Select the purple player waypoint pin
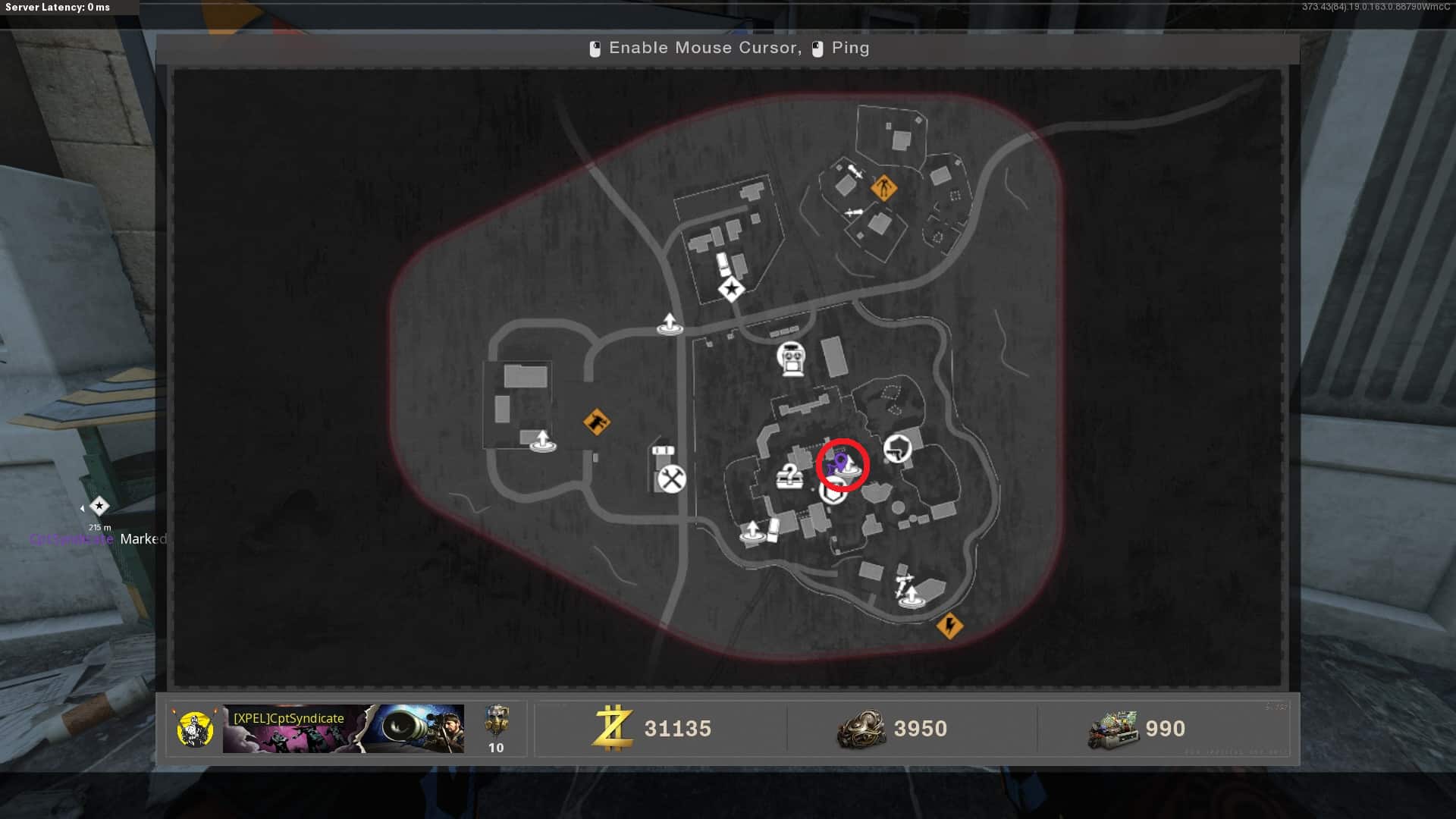This screenshot has height=819, width=1456. coord(839,462)
